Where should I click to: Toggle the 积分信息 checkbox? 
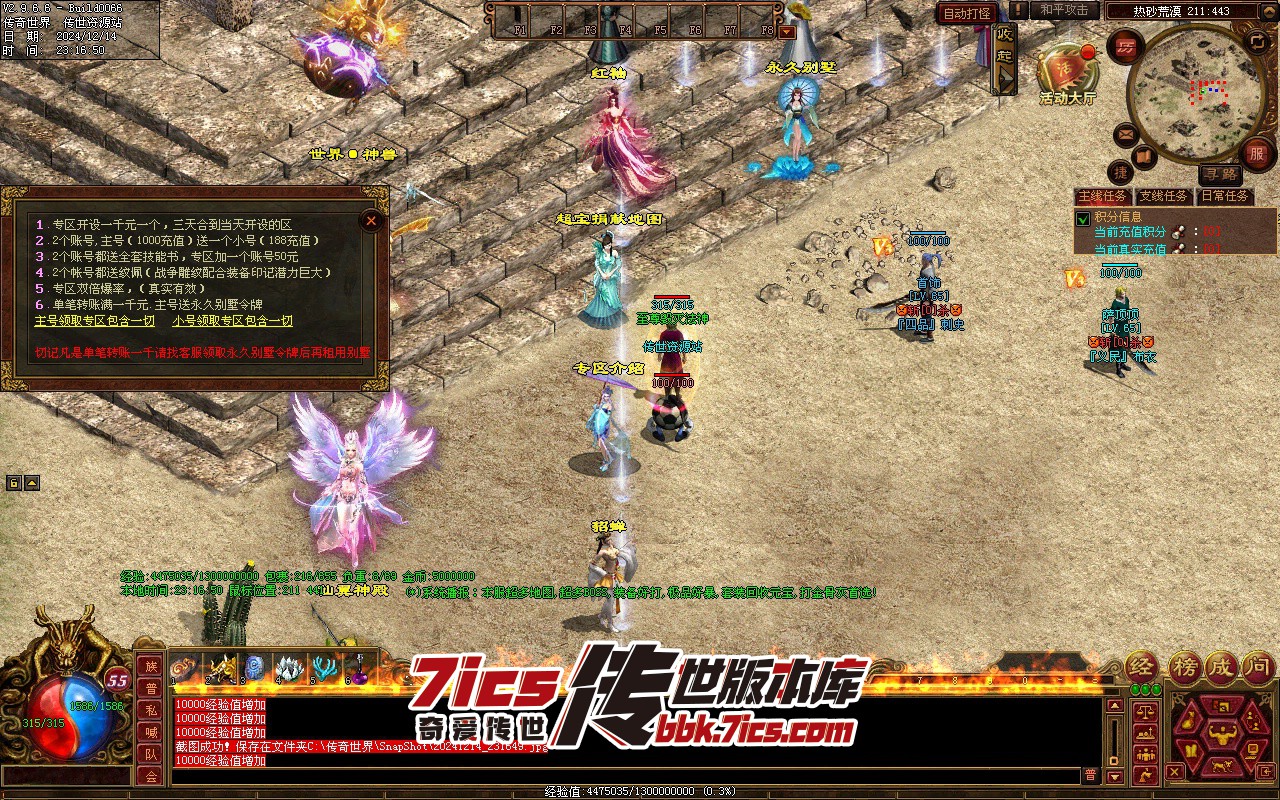[x=1082, y=218]
